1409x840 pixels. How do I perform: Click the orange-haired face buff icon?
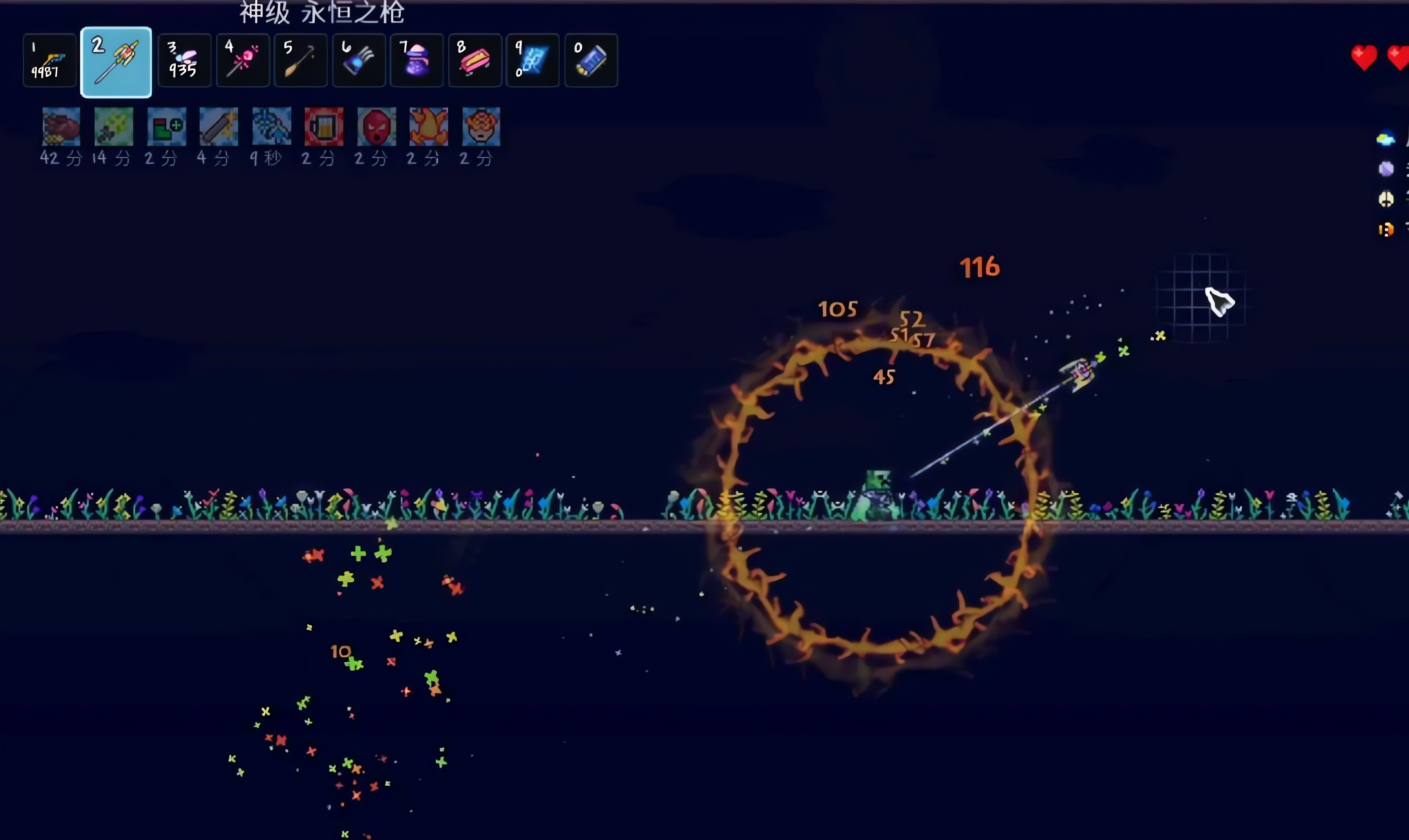pyautogui.click(x=481, y=127)
